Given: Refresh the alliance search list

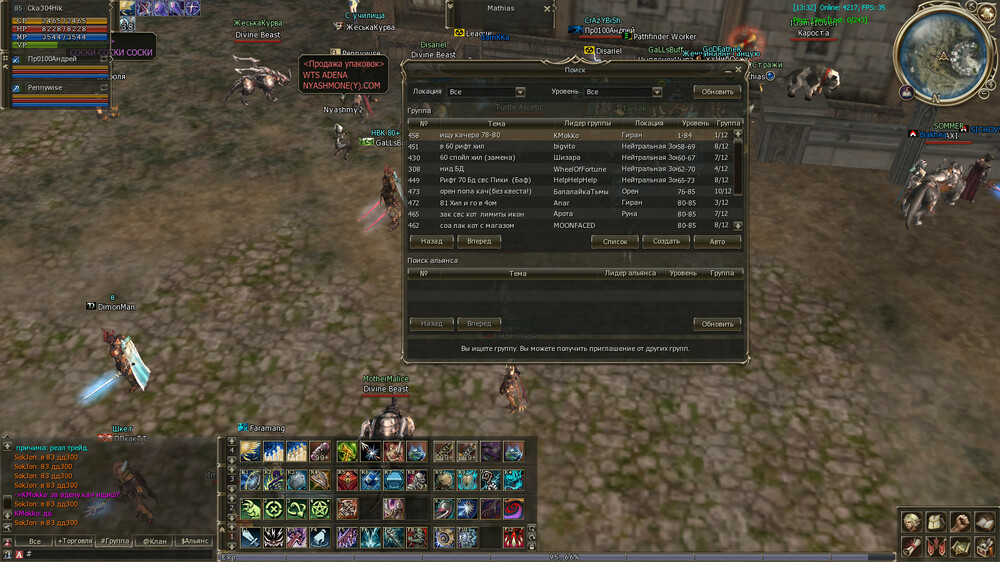Looking at the screenshot, I should pos(717,324).
